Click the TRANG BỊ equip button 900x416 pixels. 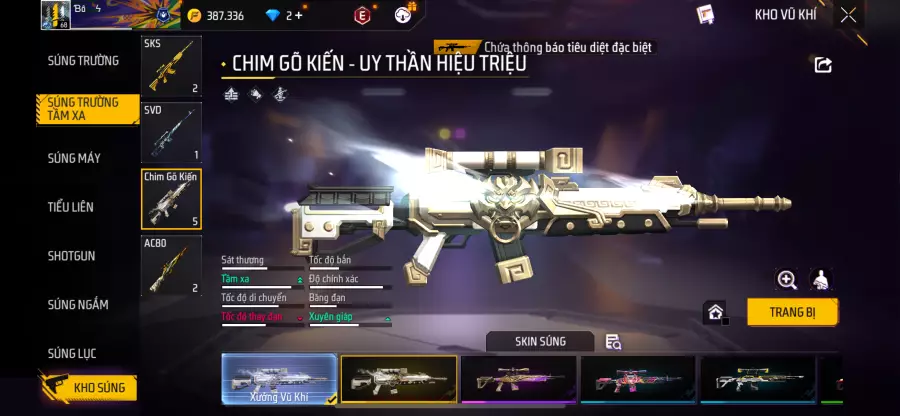pyautogui.click(x=792, y=312)
